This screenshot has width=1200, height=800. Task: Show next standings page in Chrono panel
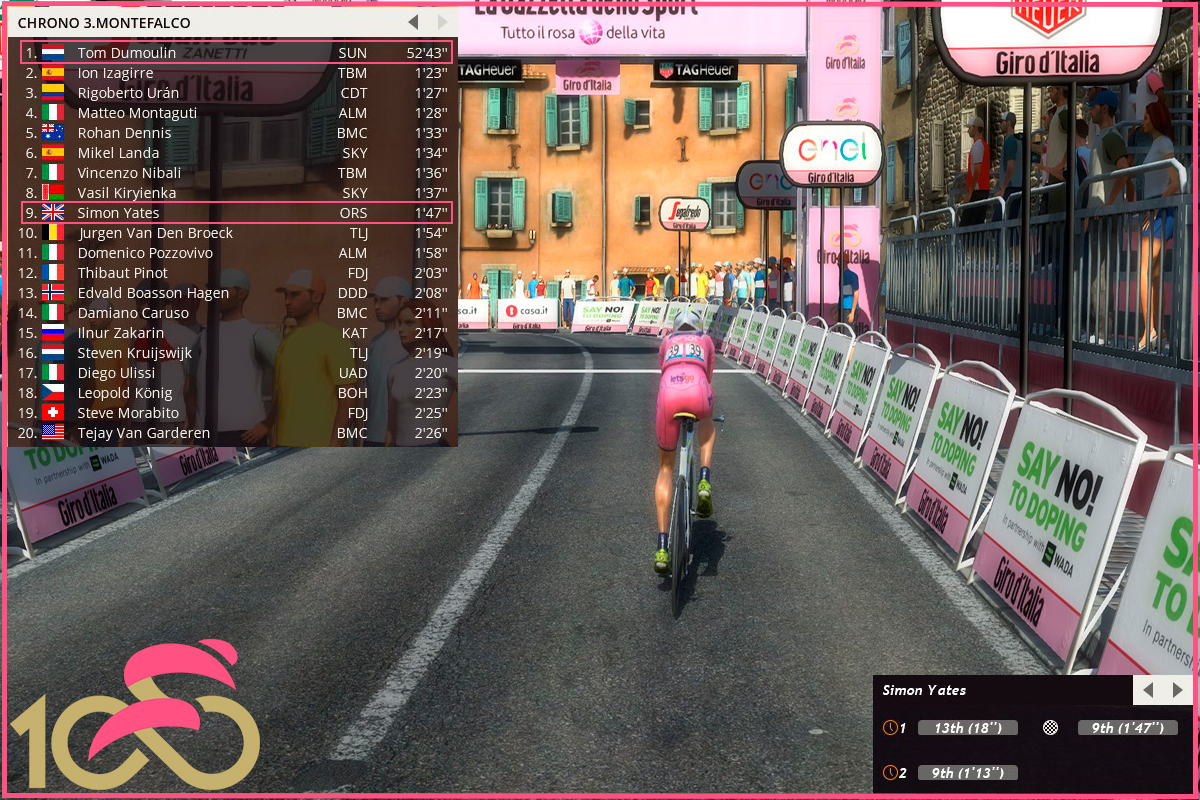(x=443, y=22)
